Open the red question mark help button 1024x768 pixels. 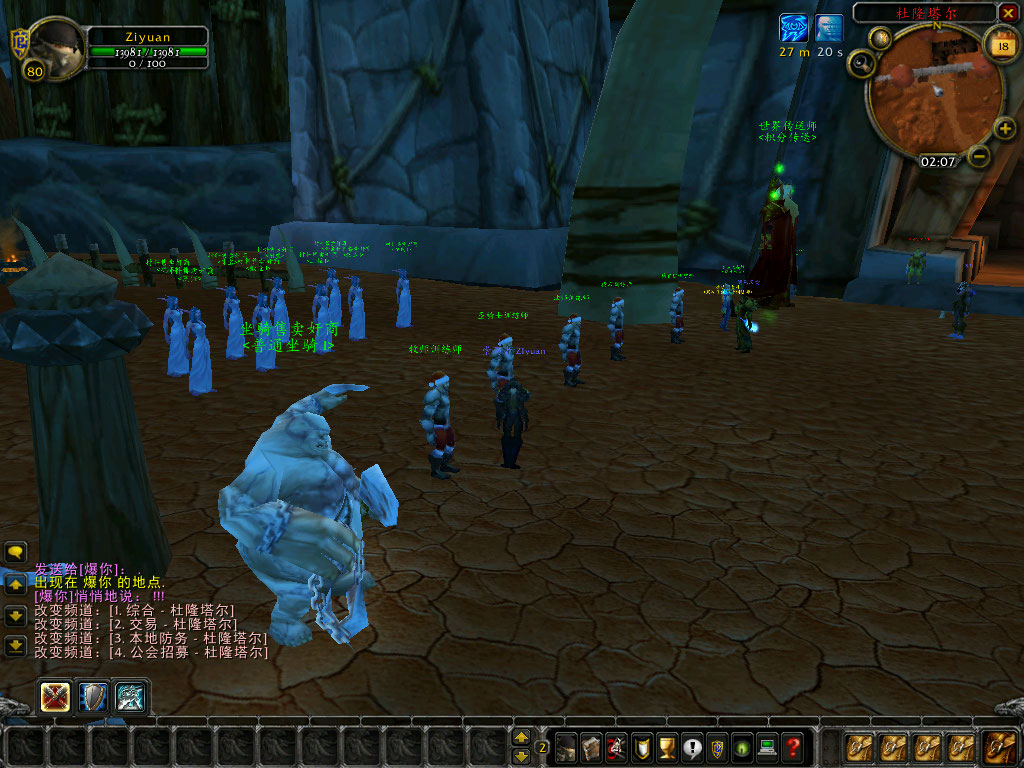(792, 746)
